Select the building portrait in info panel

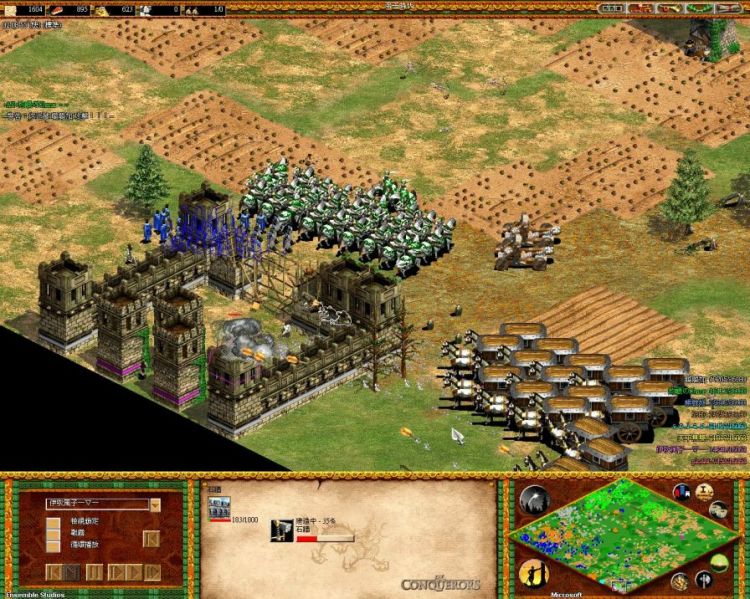(x=218, y=509)
